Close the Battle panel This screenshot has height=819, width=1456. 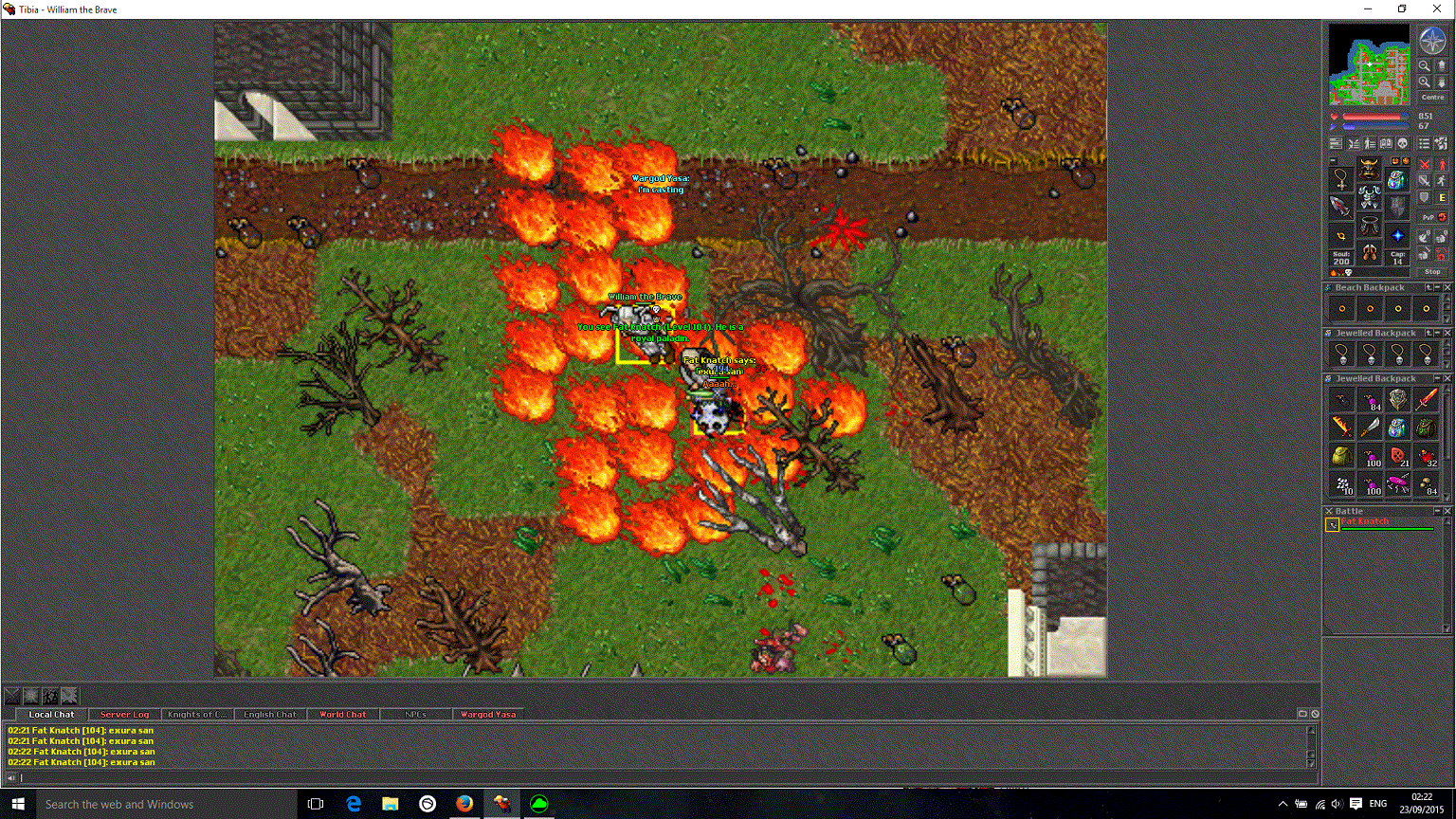coord(1447,511)
